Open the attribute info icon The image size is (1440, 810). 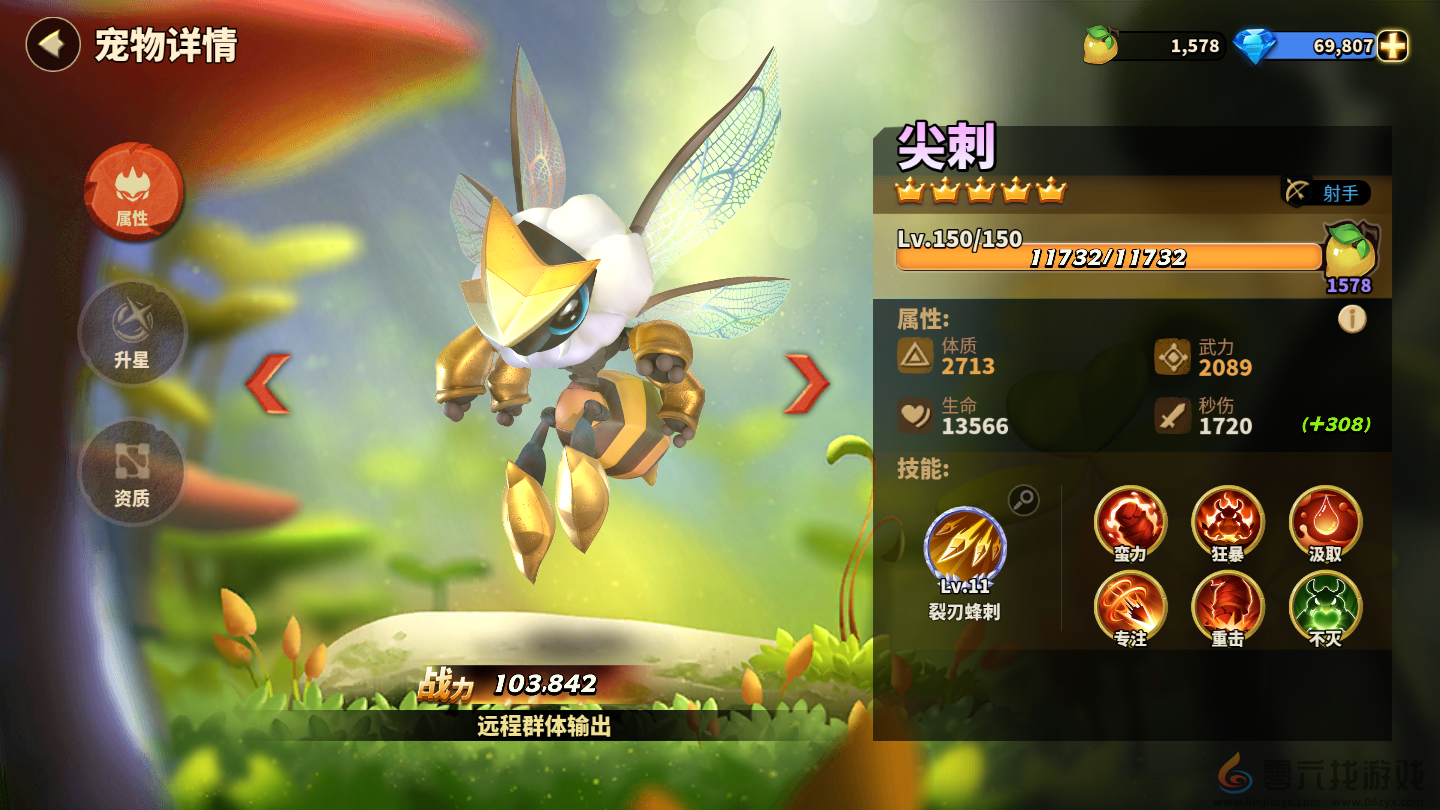coord(1352,319)
